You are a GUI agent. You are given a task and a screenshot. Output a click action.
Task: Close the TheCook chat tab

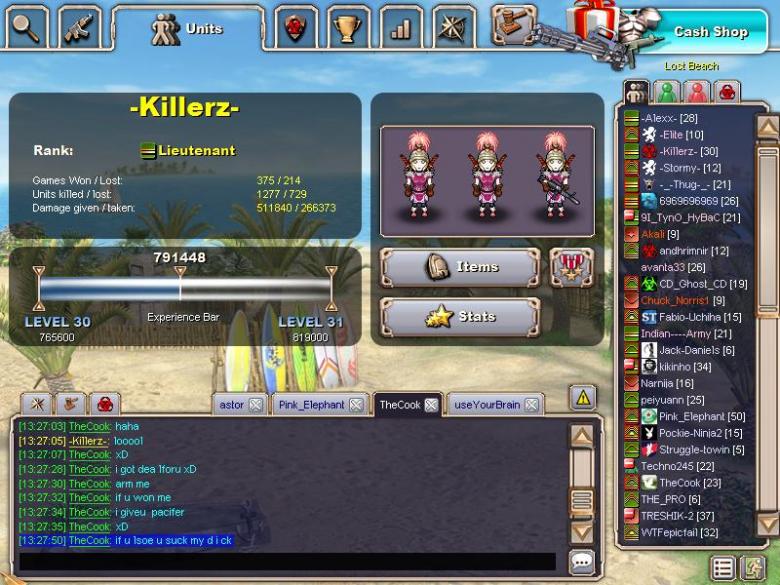(x=431, y=405)
